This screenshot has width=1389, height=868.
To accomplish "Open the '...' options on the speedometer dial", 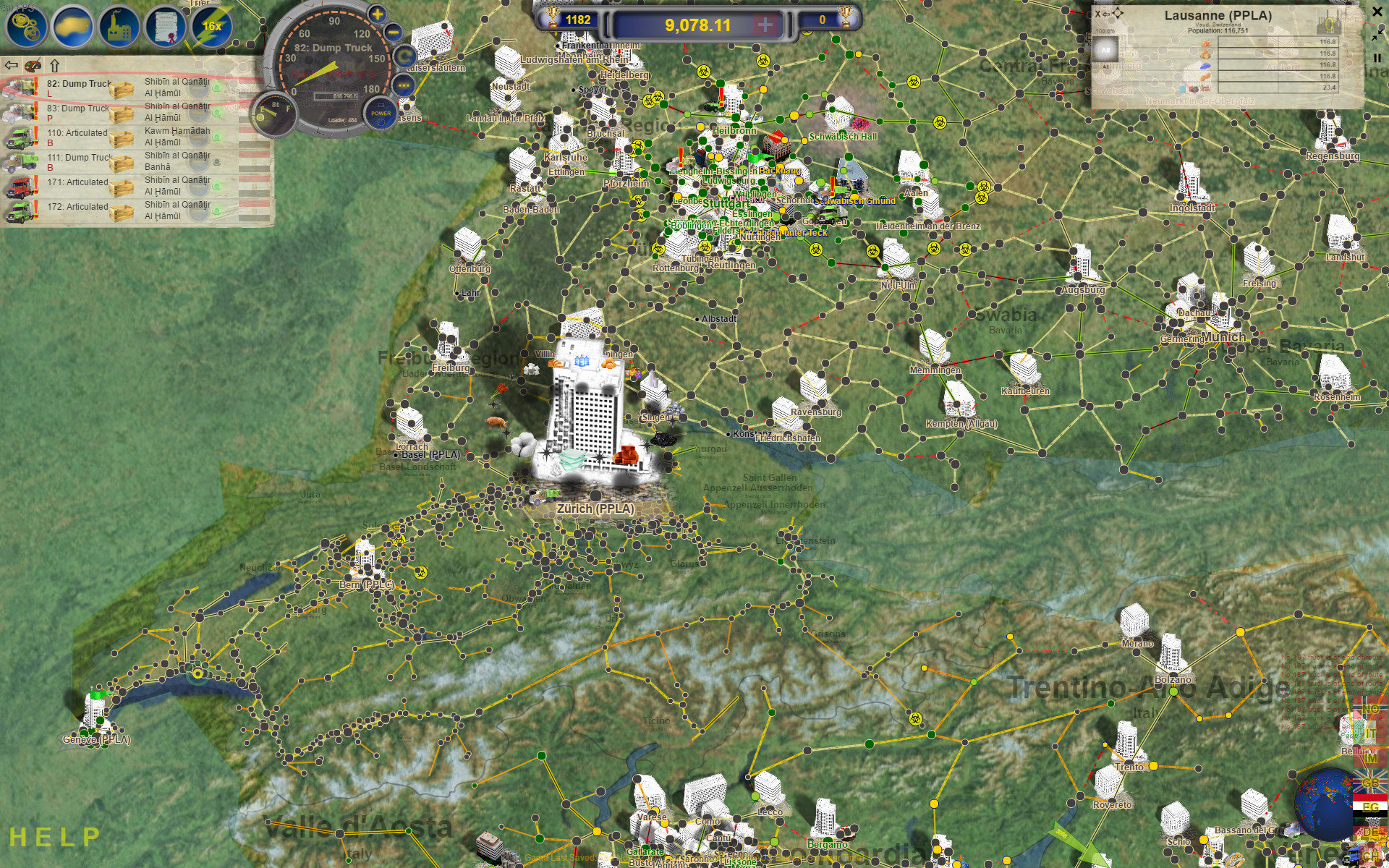I will pos(403,85).
